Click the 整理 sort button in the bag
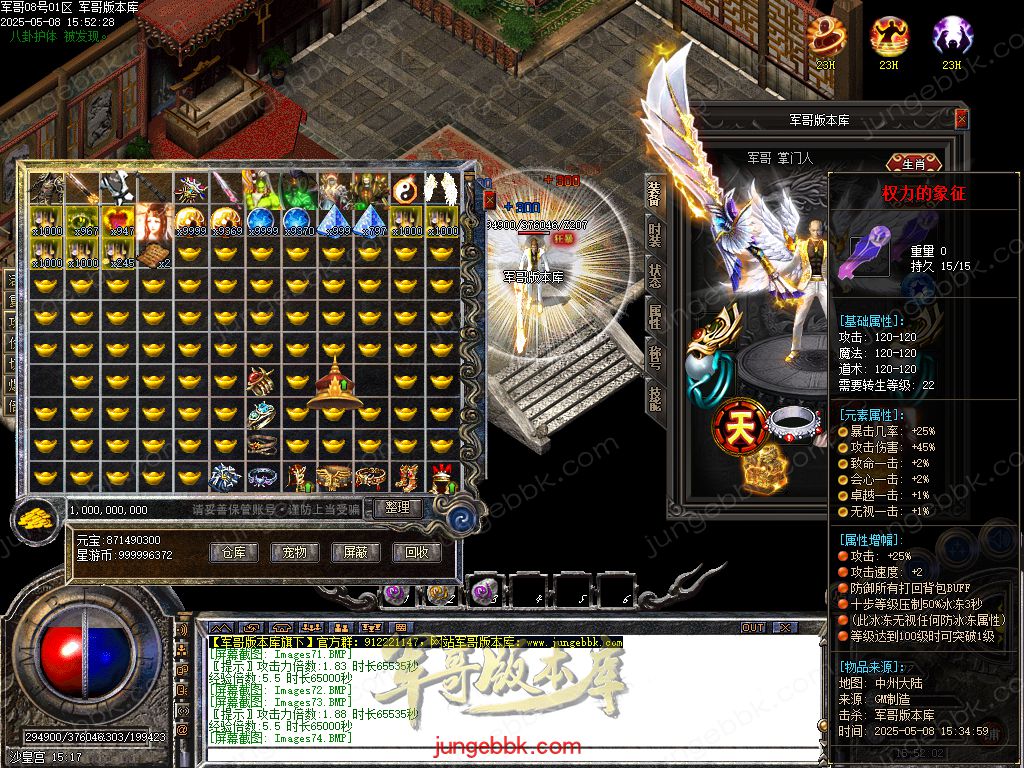 click(397, 508)
